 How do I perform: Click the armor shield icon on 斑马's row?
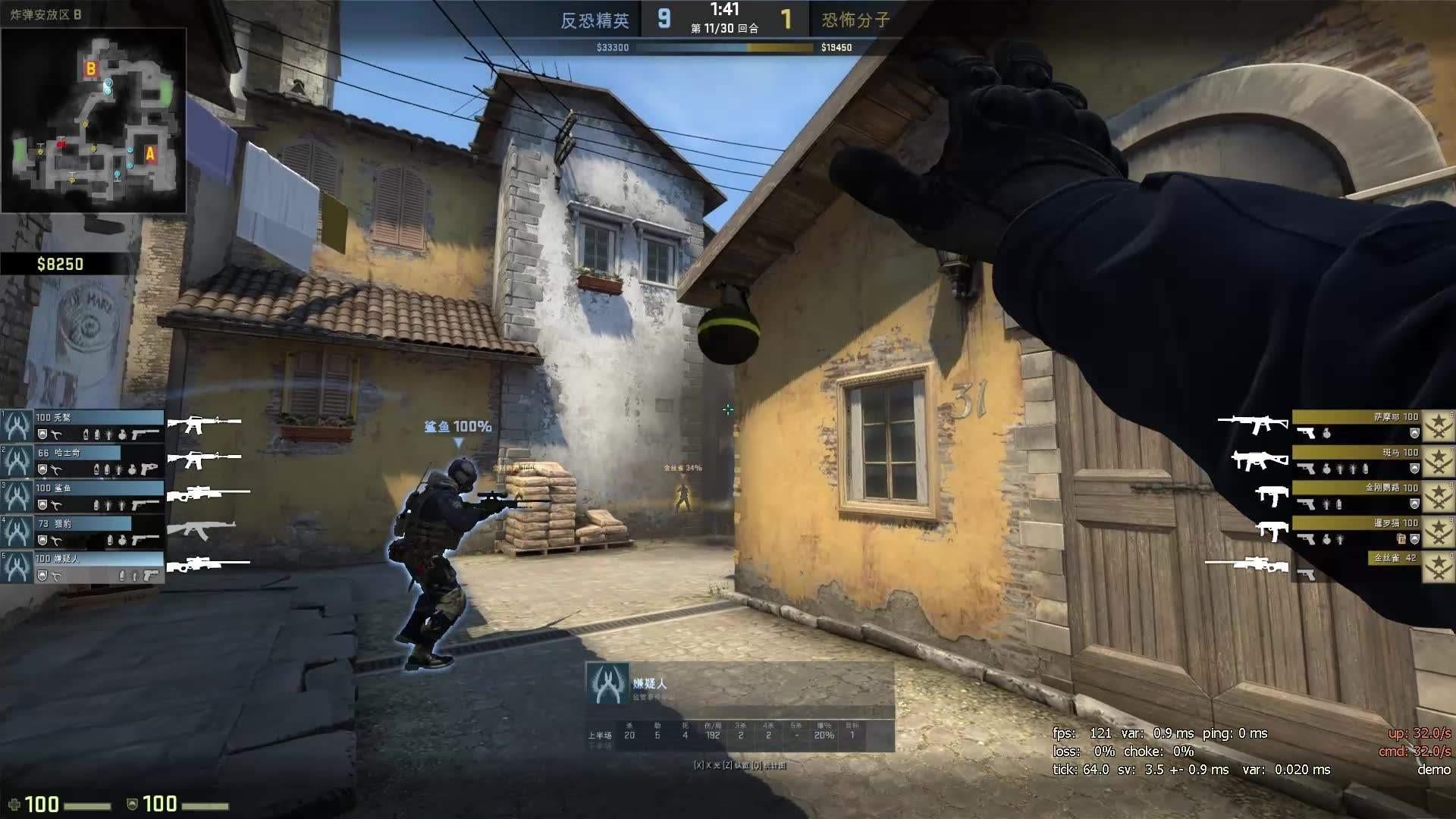(1415, 468)
